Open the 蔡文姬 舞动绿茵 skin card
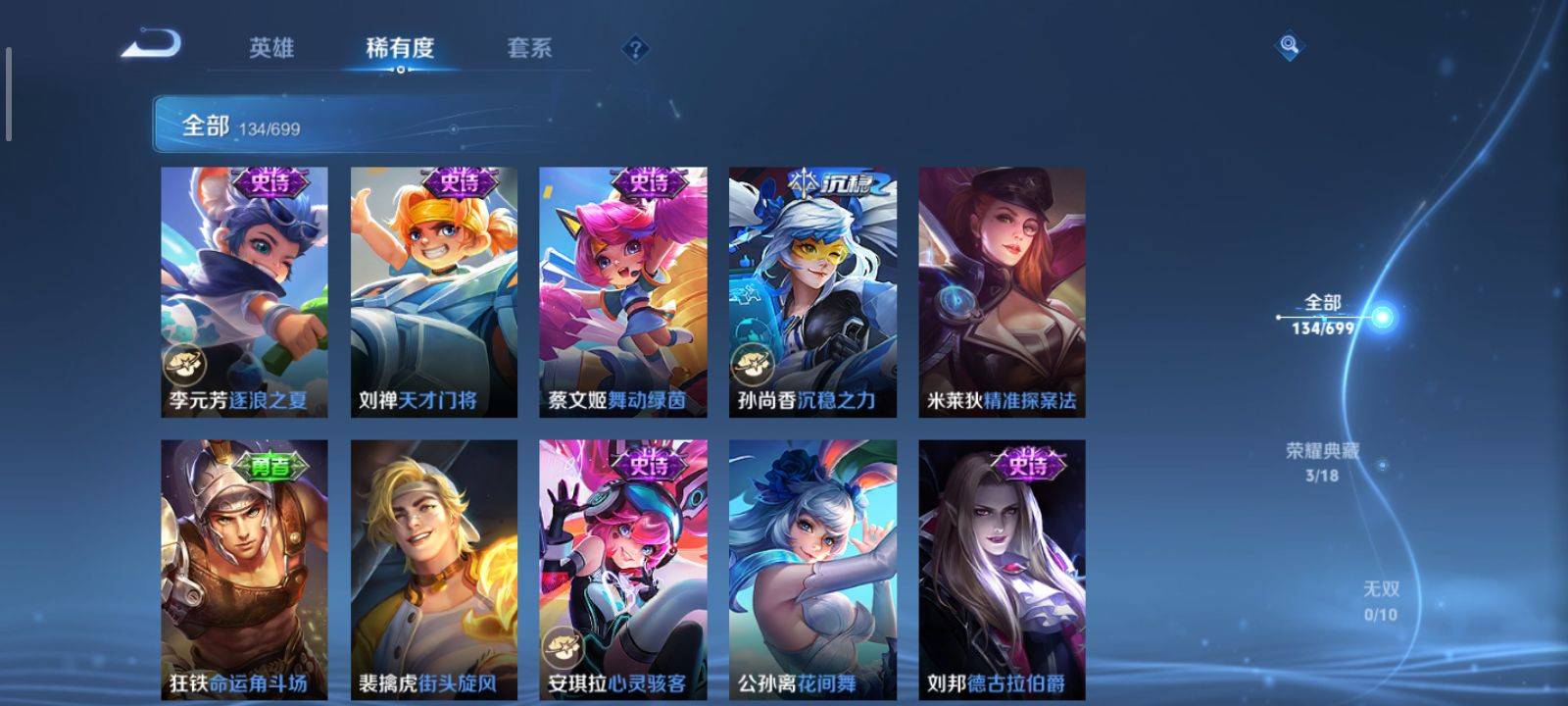This screenshot has height=706, width=1568. [623, 291]
